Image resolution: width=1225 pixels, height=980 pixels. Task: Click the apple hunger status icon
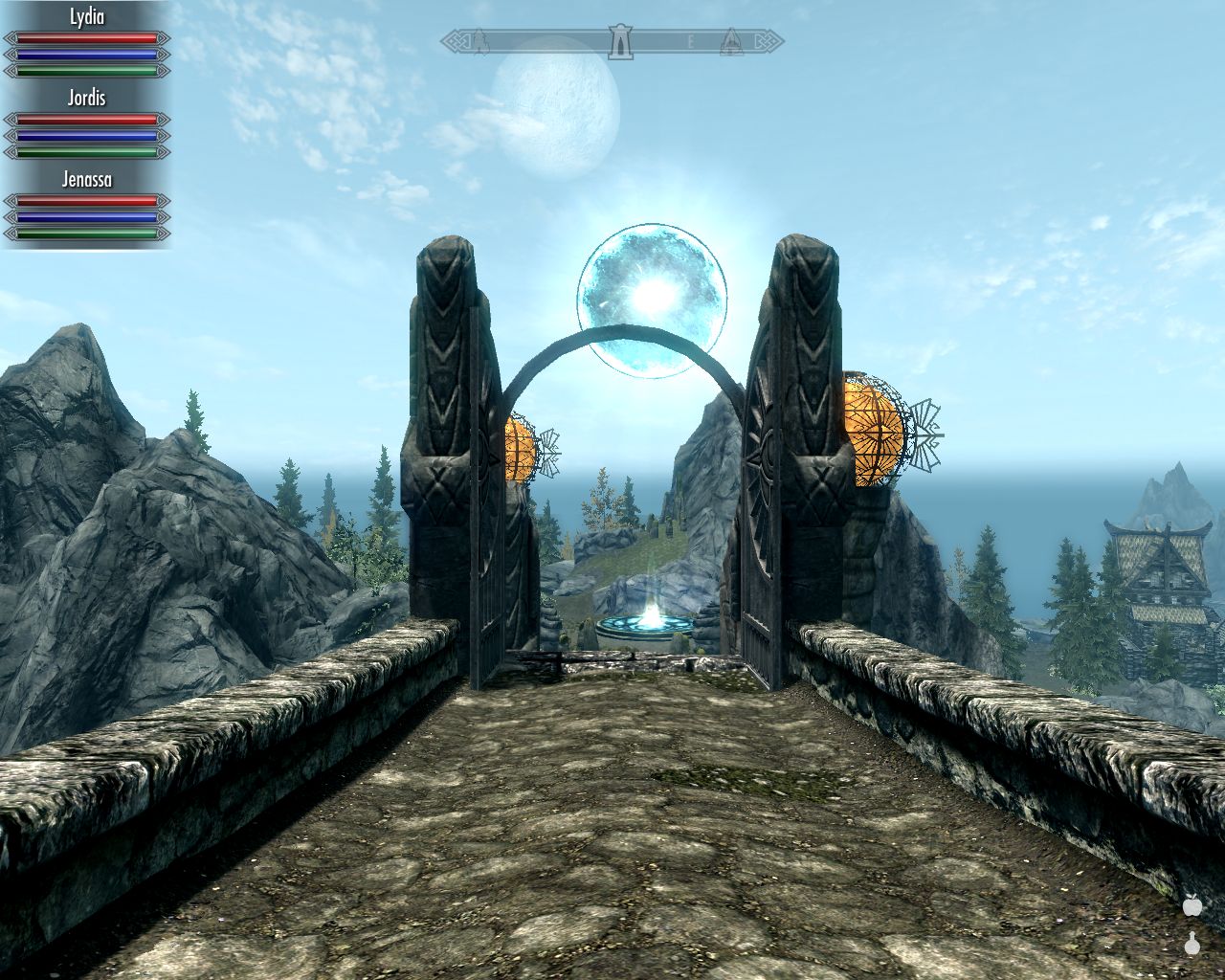click(x=1192, y=904)
